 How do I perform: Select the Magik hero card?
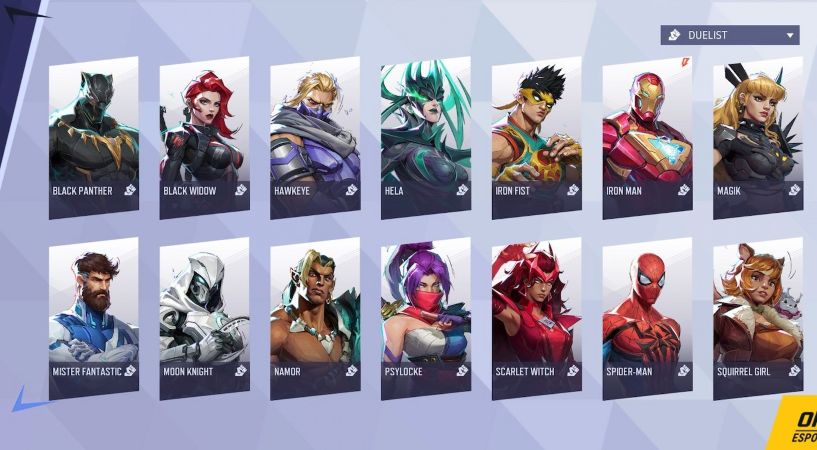757,135
